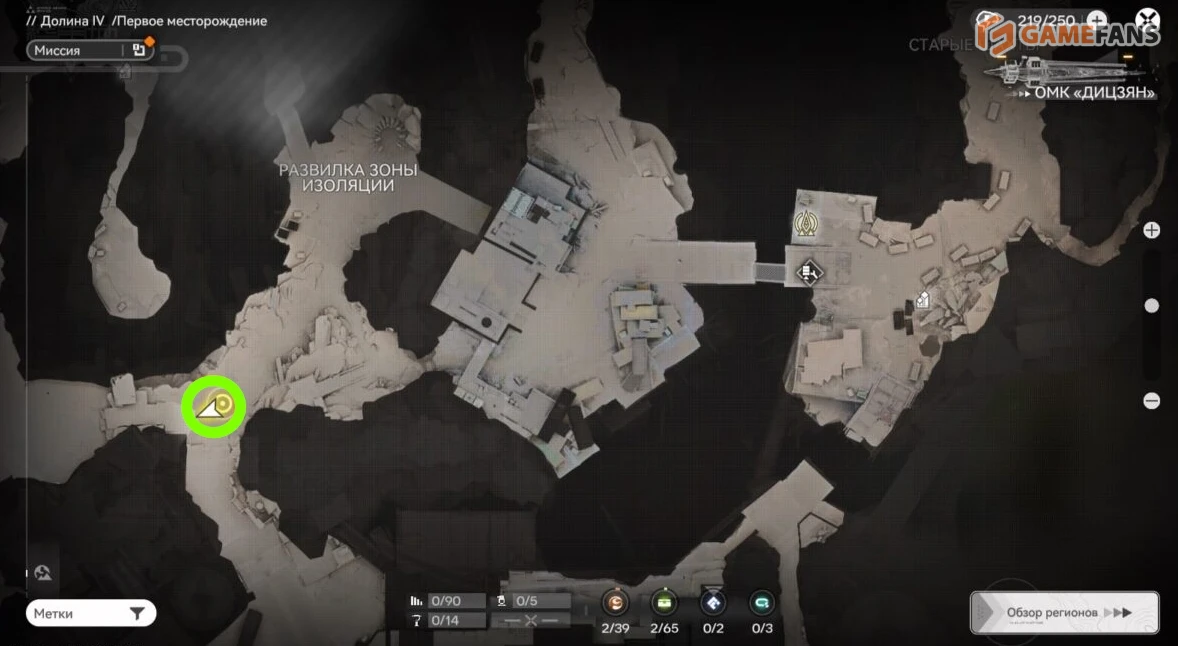Screen dimensions: 1178x646
Task: Open the Обзор регионов region overview
Action: click(1064, 612)
